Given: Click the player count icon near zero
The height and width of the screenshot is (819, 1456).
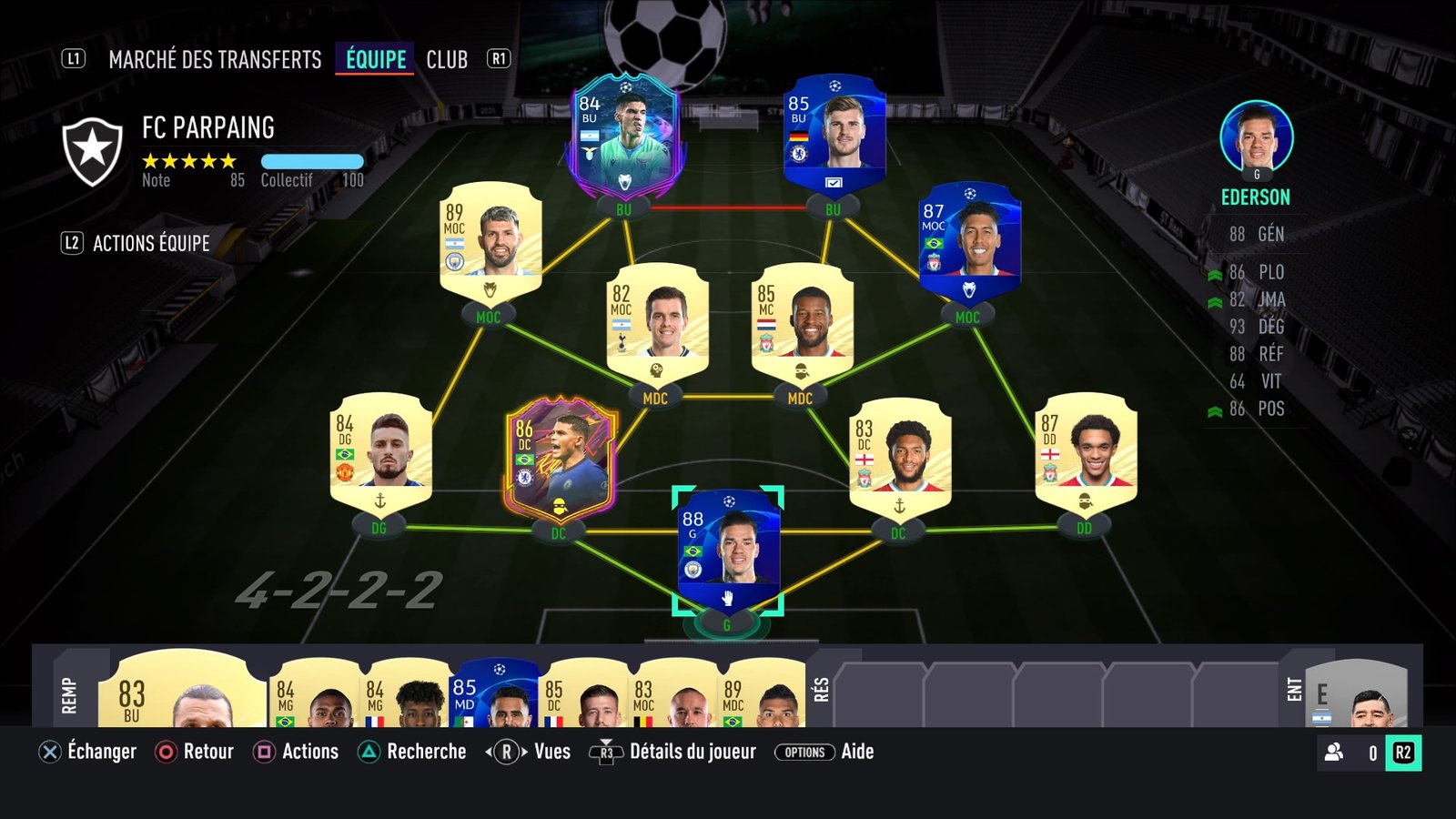Looking at the screenshot, I should [x=1333, y=752].
